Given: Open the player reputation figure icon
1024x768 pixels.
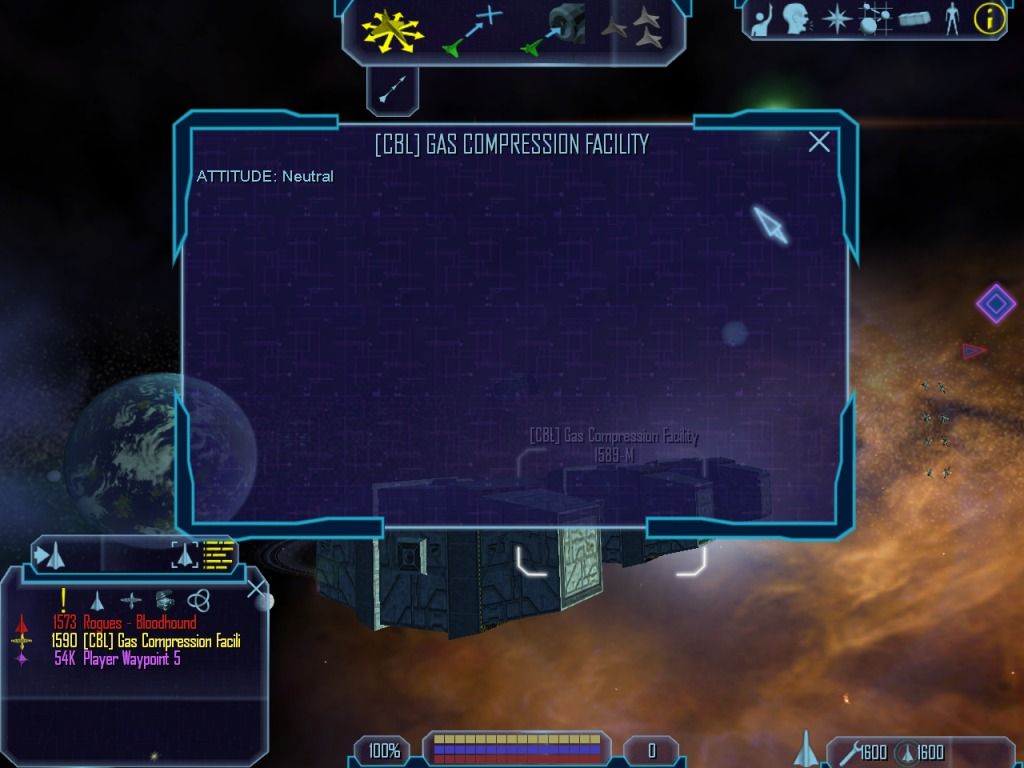Looking at the screenshot, I should click(x=952, y=18).
